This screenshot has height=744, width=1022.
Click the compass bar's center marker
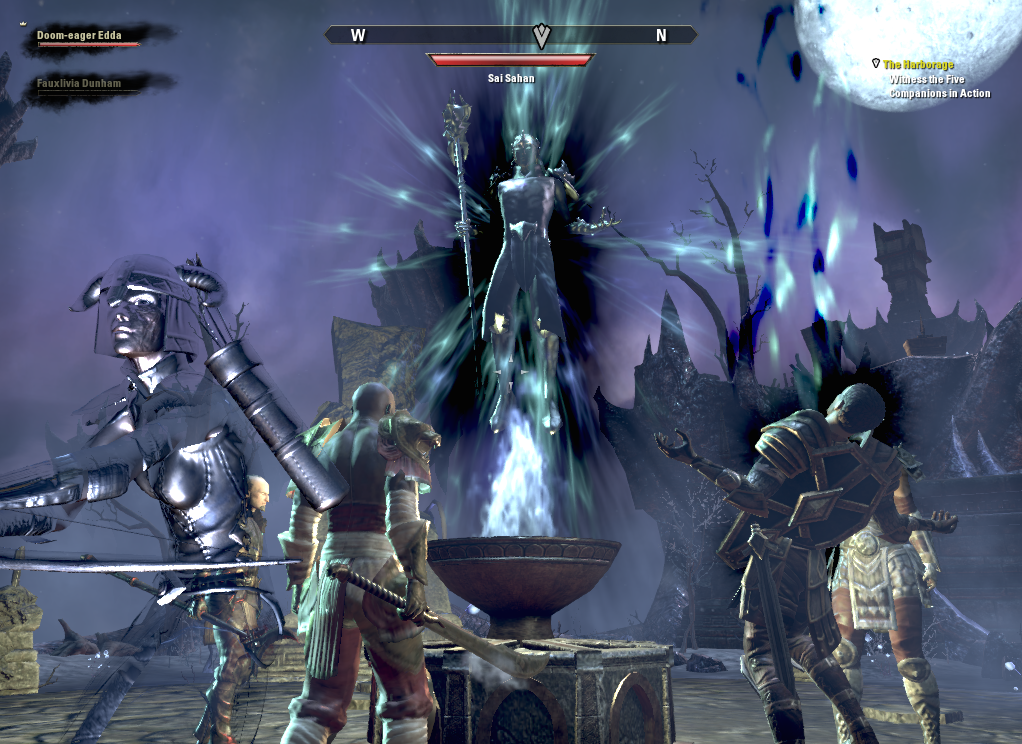(x=542, y=36)
